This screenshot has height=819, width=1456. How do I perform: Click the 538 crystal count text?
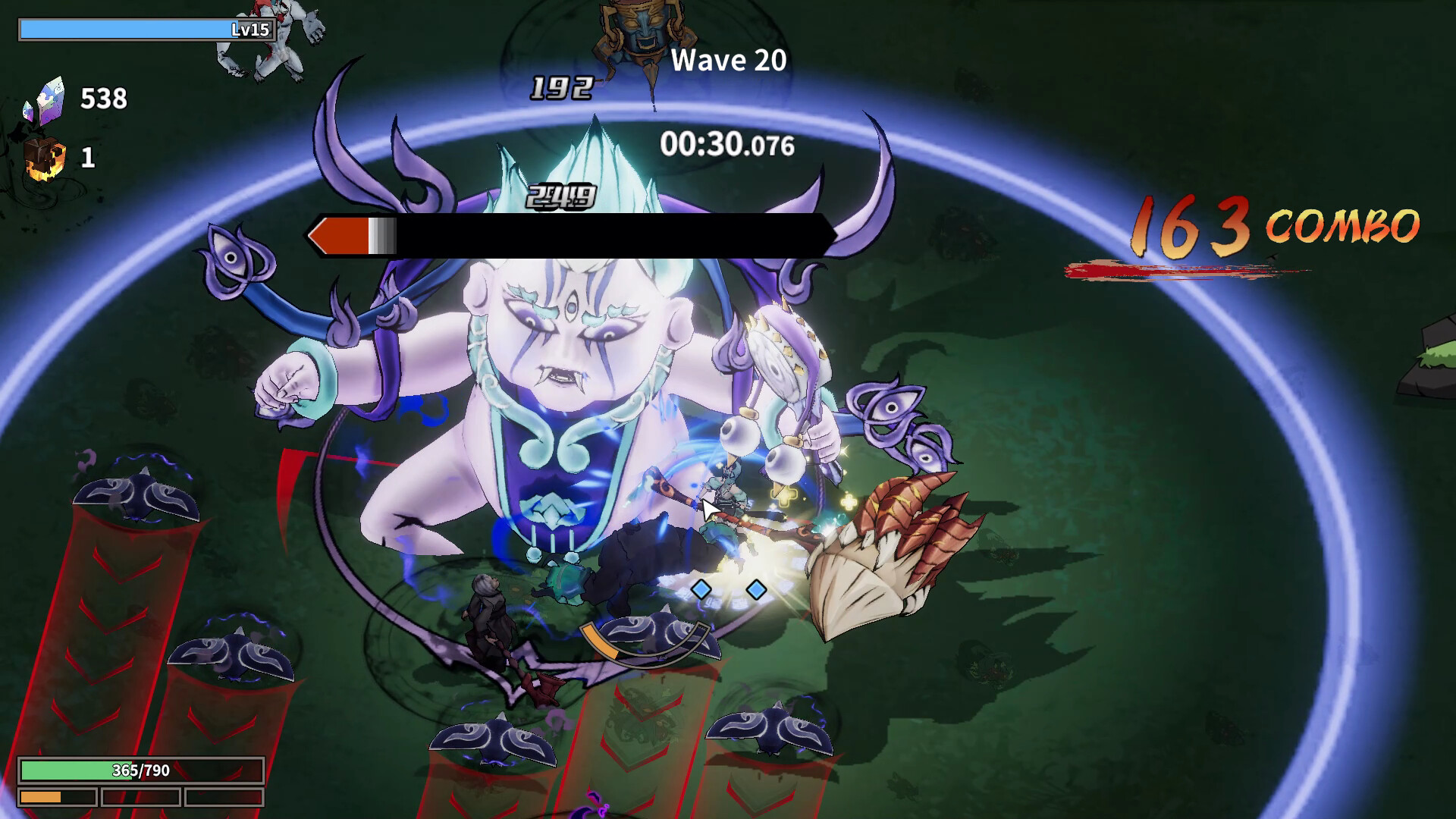(105, 99)
